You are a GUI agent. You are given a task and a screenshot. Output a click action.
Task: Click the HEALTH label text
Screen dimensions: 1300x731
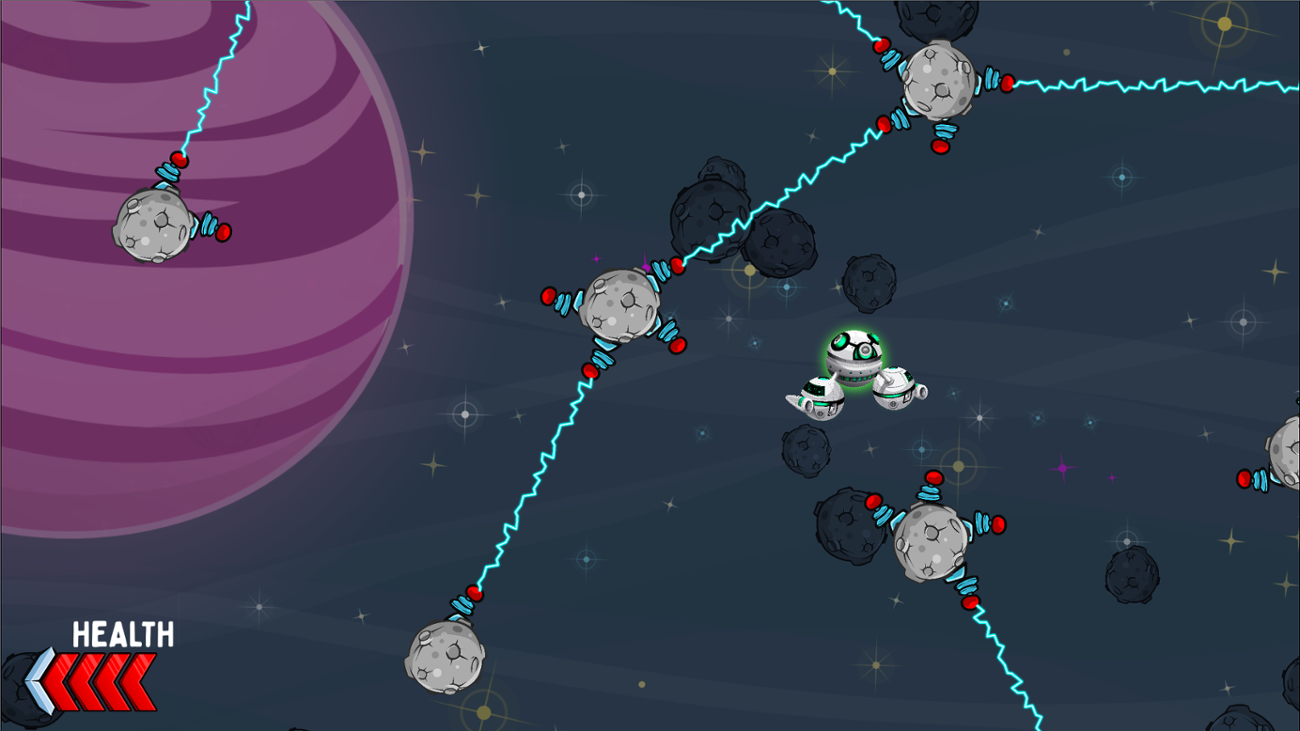pyautogui.click(x=122, y=634)
